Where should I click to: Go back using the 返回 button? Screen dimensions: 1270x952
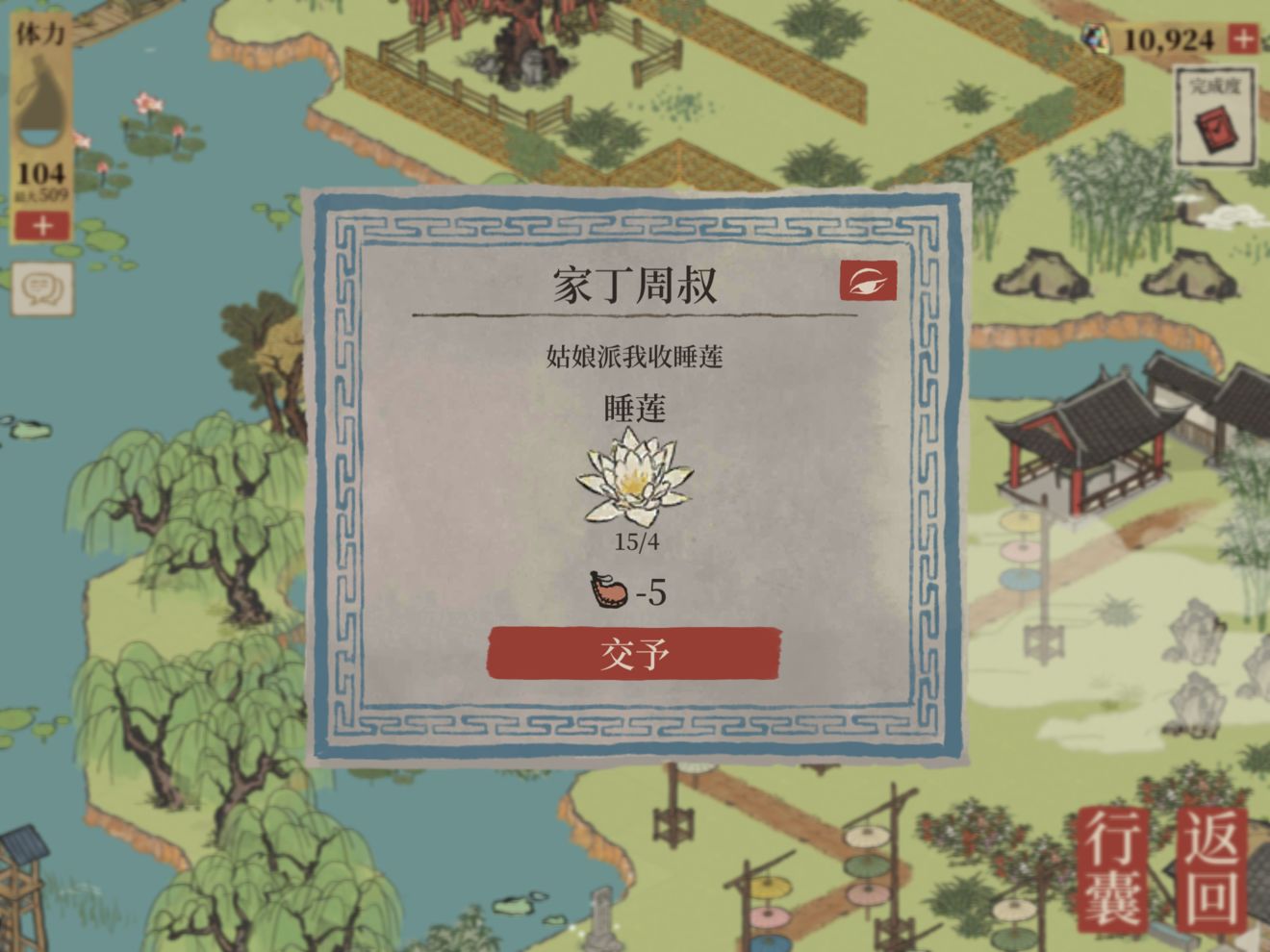click(1212, 869)
